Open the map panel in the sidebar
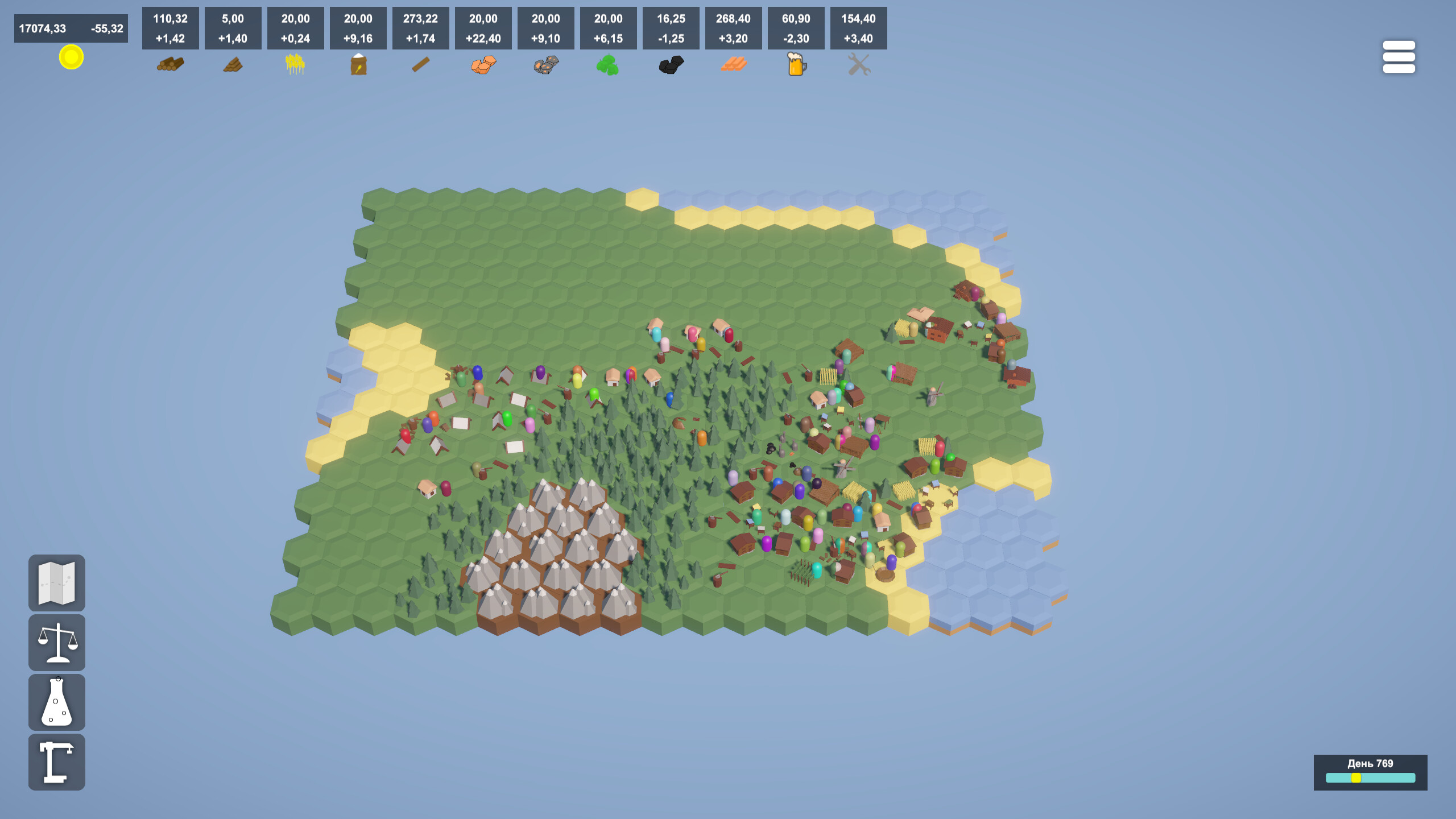This screenshot has height=819, width=1456. tap(57, 583)
